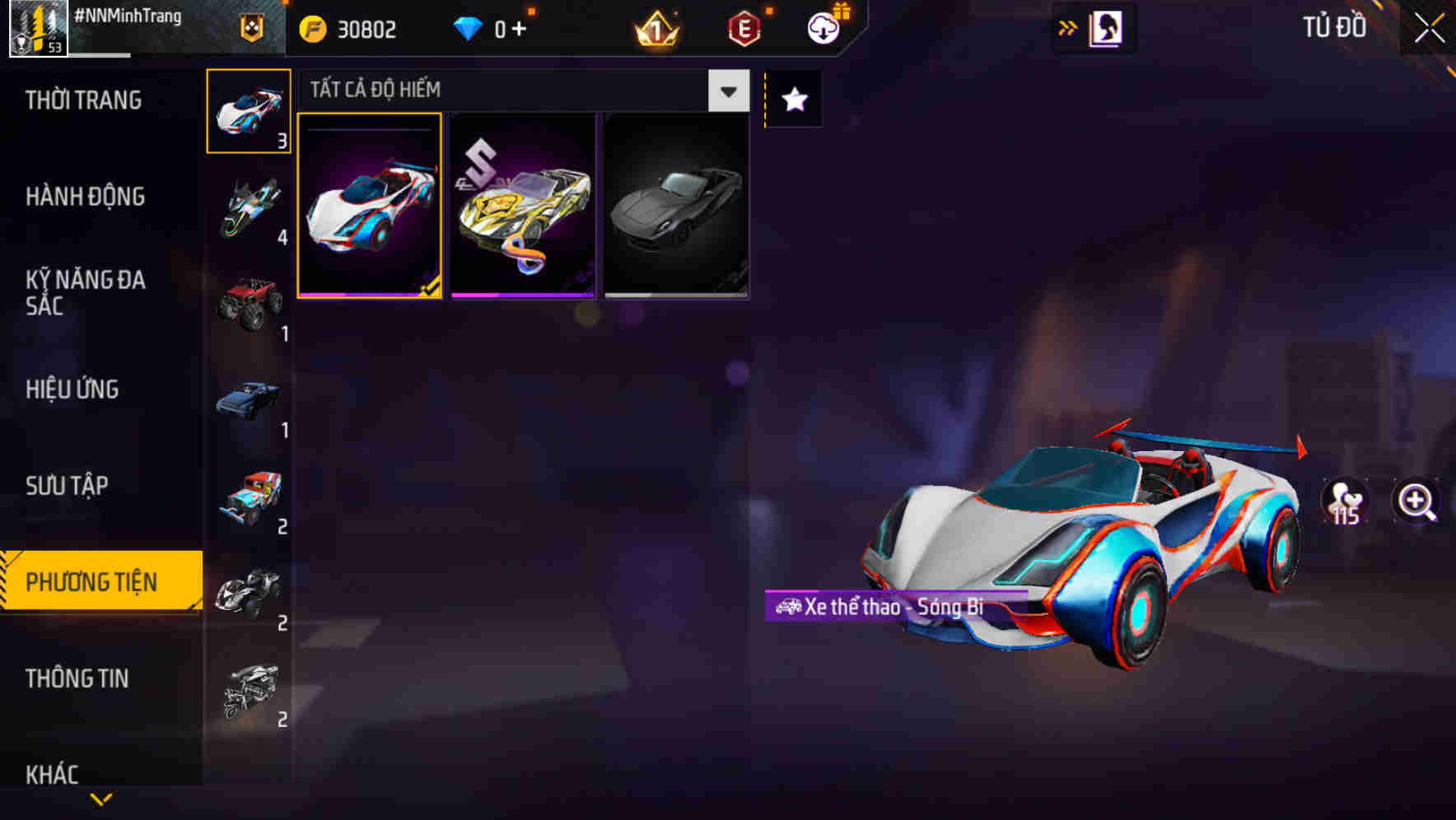Open the Thời Trang category

(85, 100)
